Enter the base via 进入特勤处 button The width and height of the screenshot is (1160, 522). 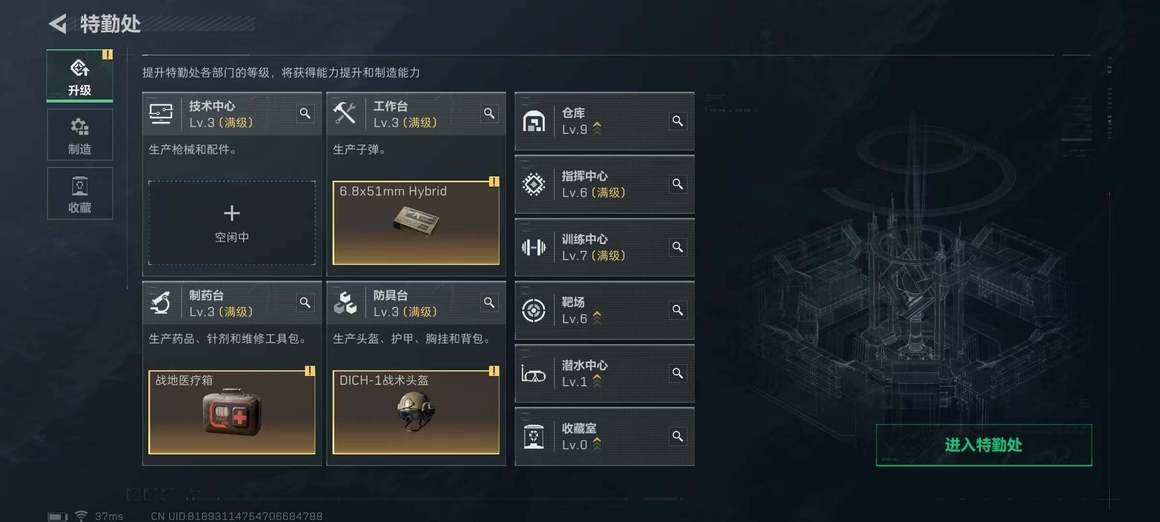983,445
